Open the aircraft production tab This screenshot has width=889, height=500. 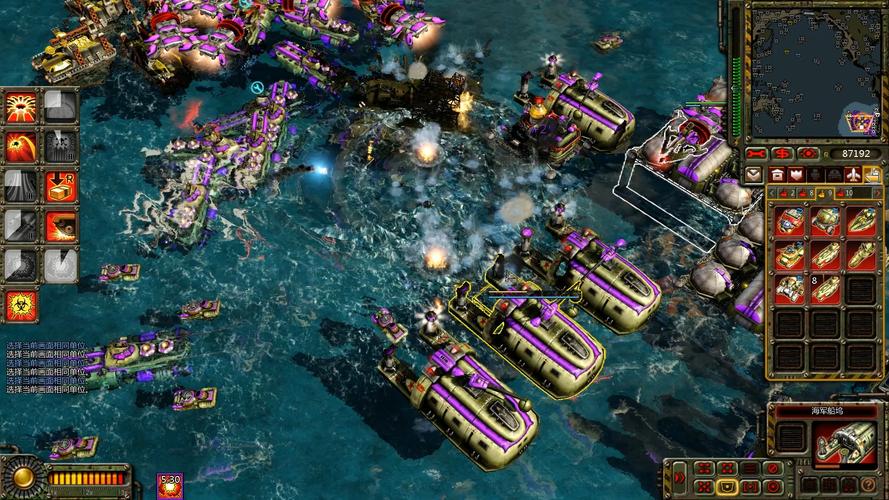click(853, 175)
